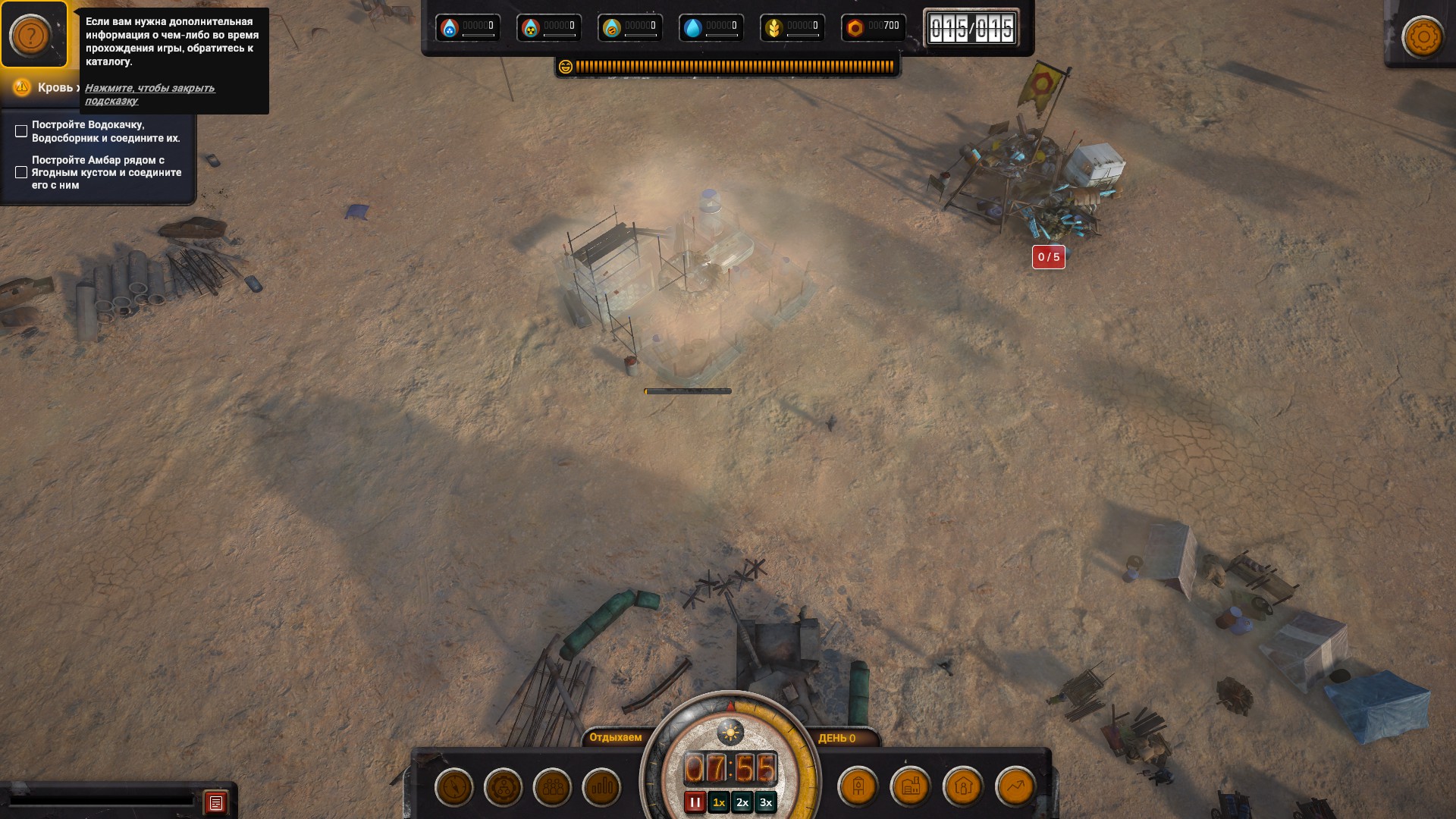Screen dimensions: 1456x819
Task: Set game speed to 1x
Action: coord(719,802)
